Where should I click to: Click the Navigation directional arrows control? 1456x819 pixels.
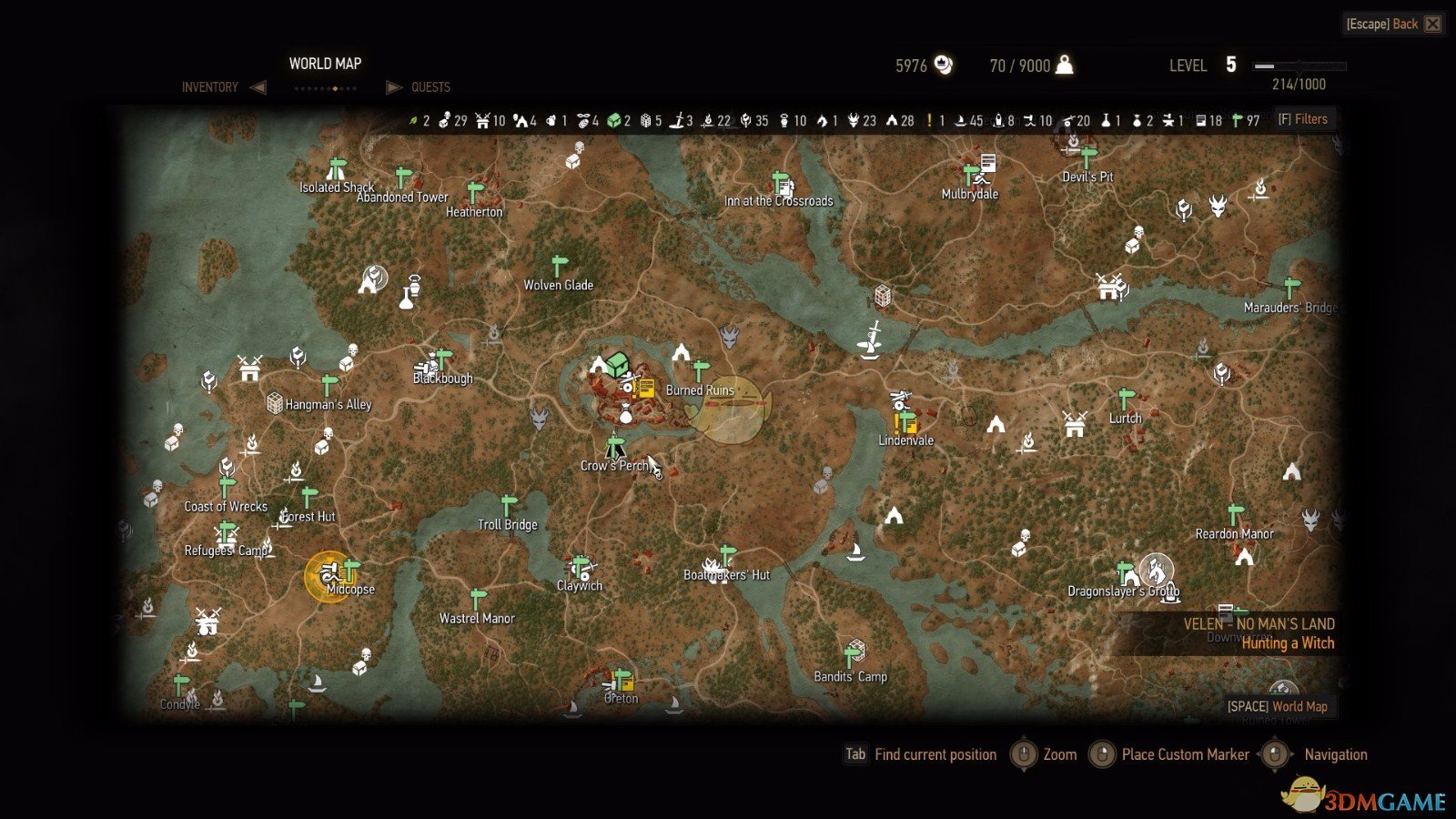(x=1272, y=754)
